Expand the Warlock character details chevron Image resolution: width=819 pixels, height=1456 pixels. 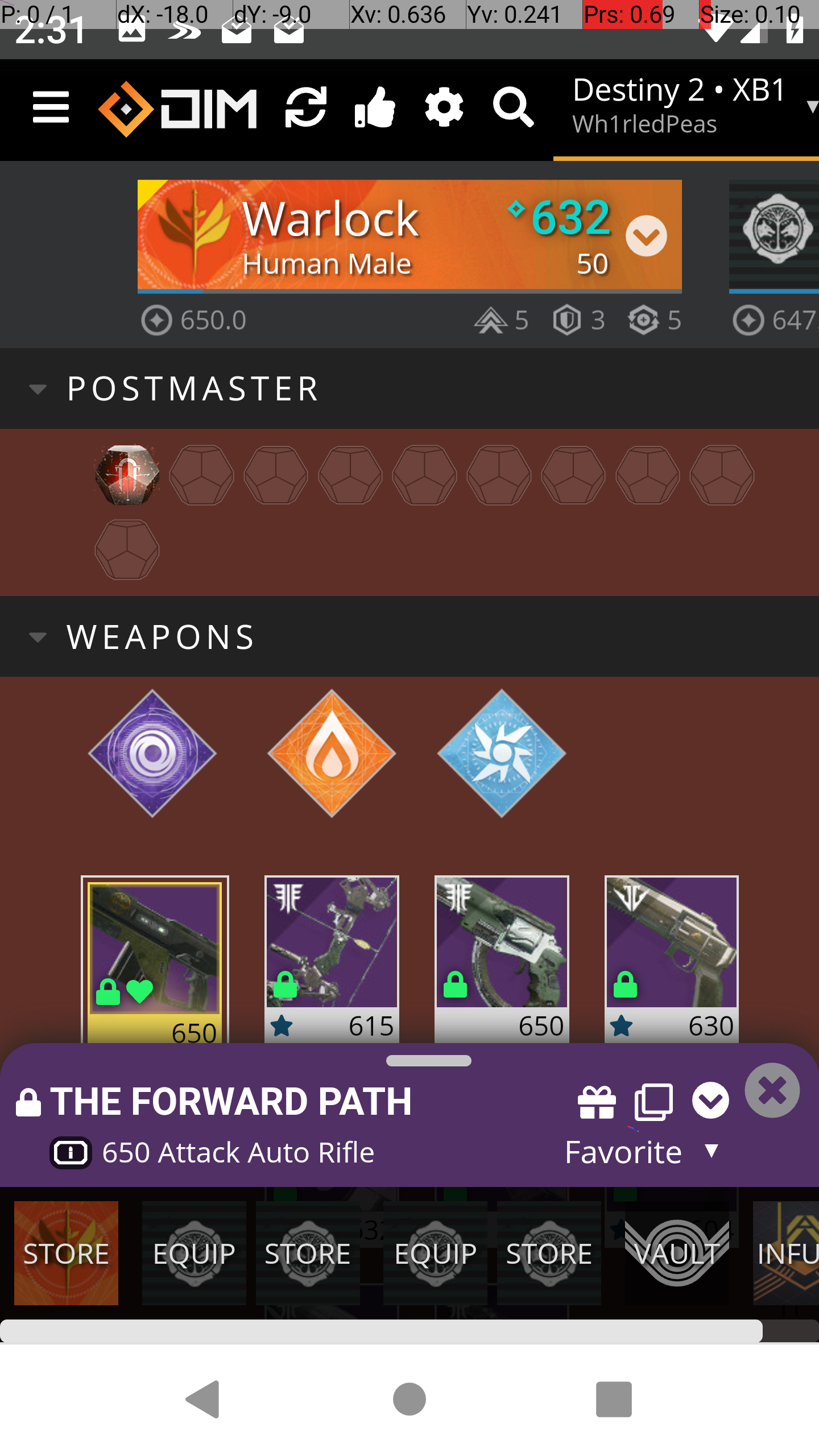tap(646, 235)
